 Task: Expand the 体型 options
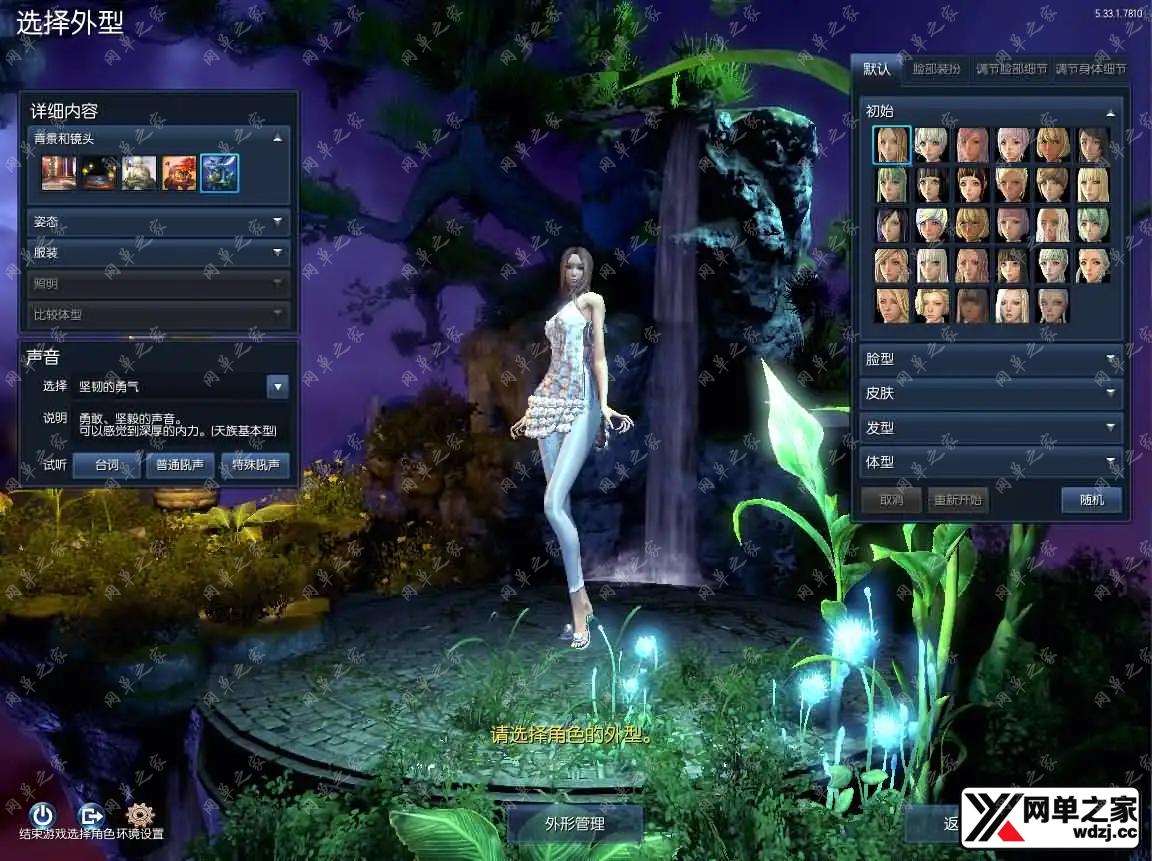pyautogui.click(x=989, y=462)
